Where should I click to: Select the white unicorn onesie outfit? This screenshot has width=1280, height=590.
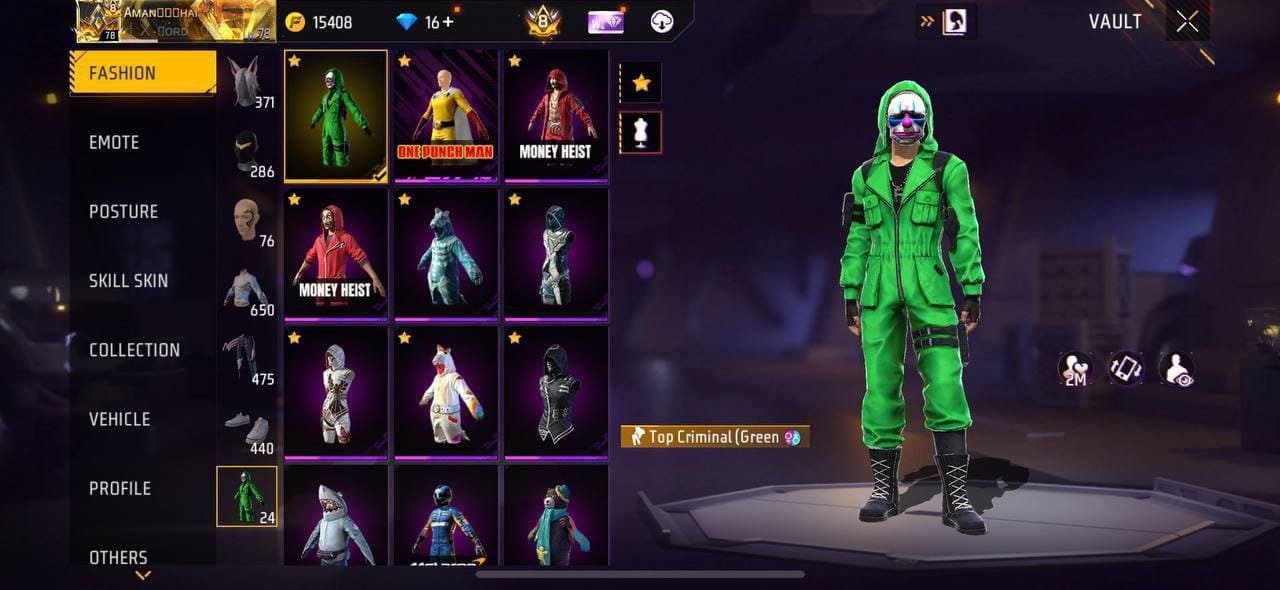446,391
